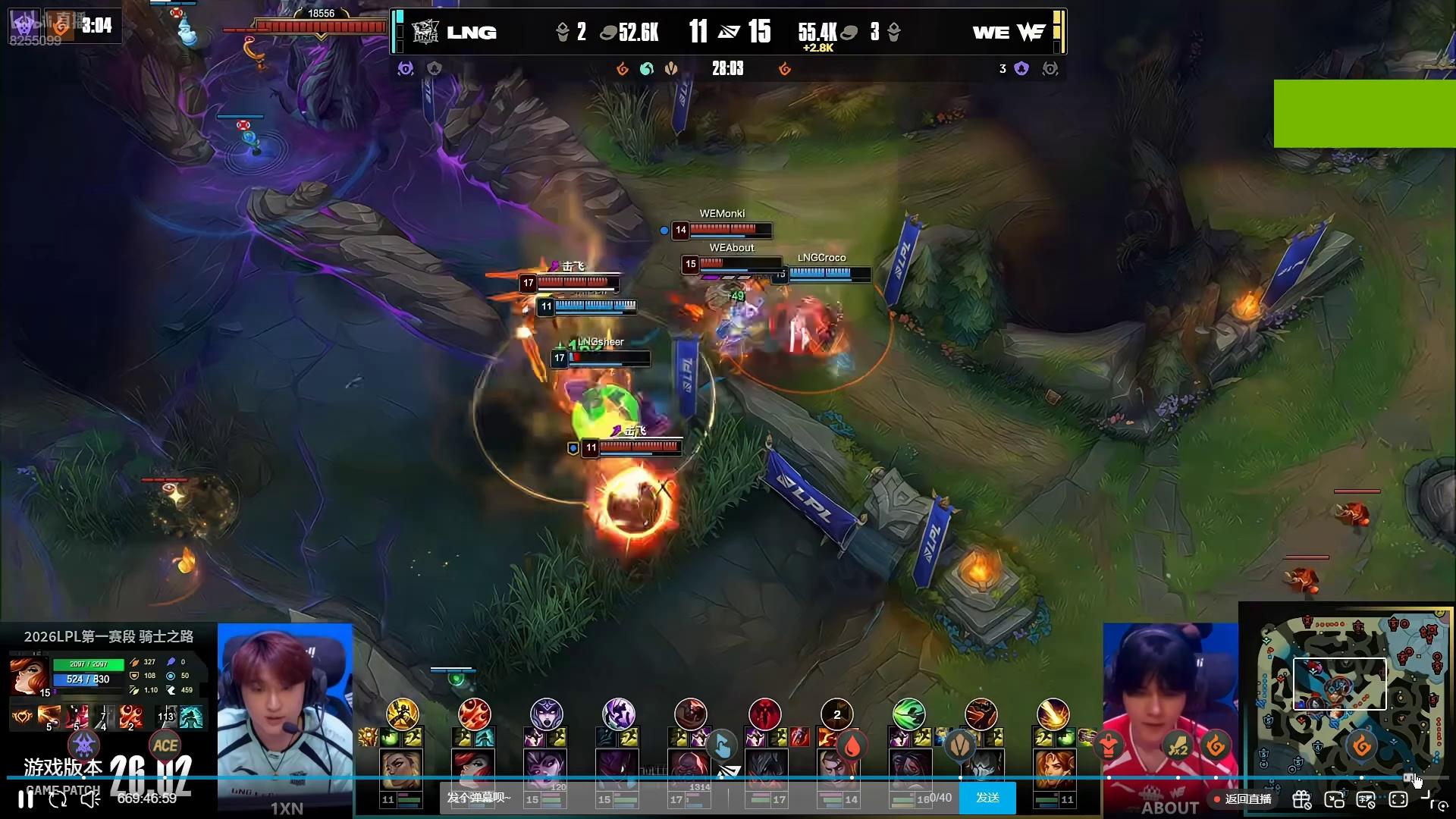Screen dimensions: 1456x819
Task: Click the ultimate icon showing number 2
Action: (x=836, y=714)
